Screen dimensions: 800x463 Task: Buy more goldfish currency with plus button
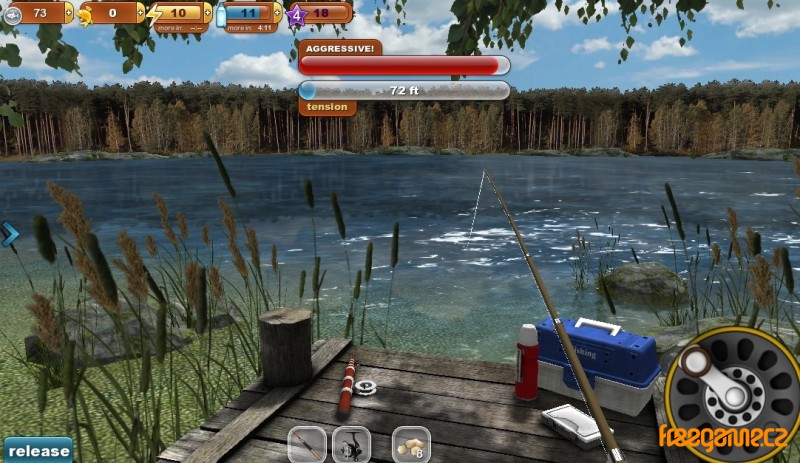[140, 13]
